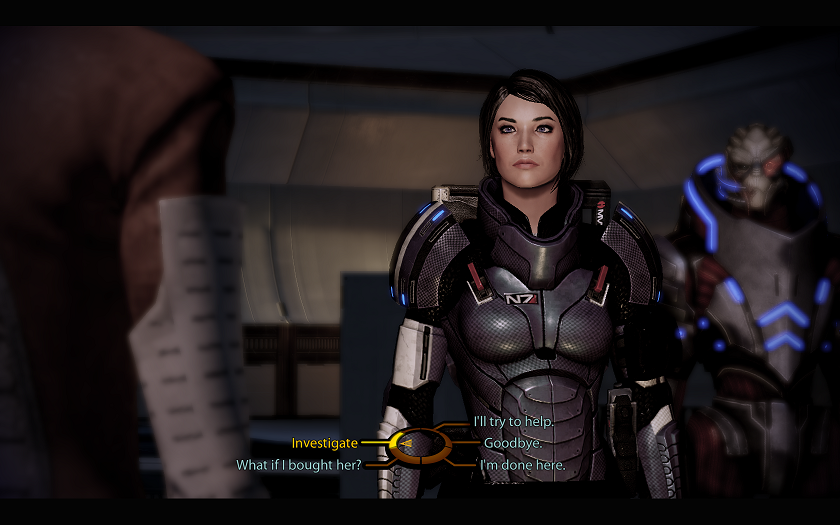Ask "What if I bought her?"

pos(299,465)
